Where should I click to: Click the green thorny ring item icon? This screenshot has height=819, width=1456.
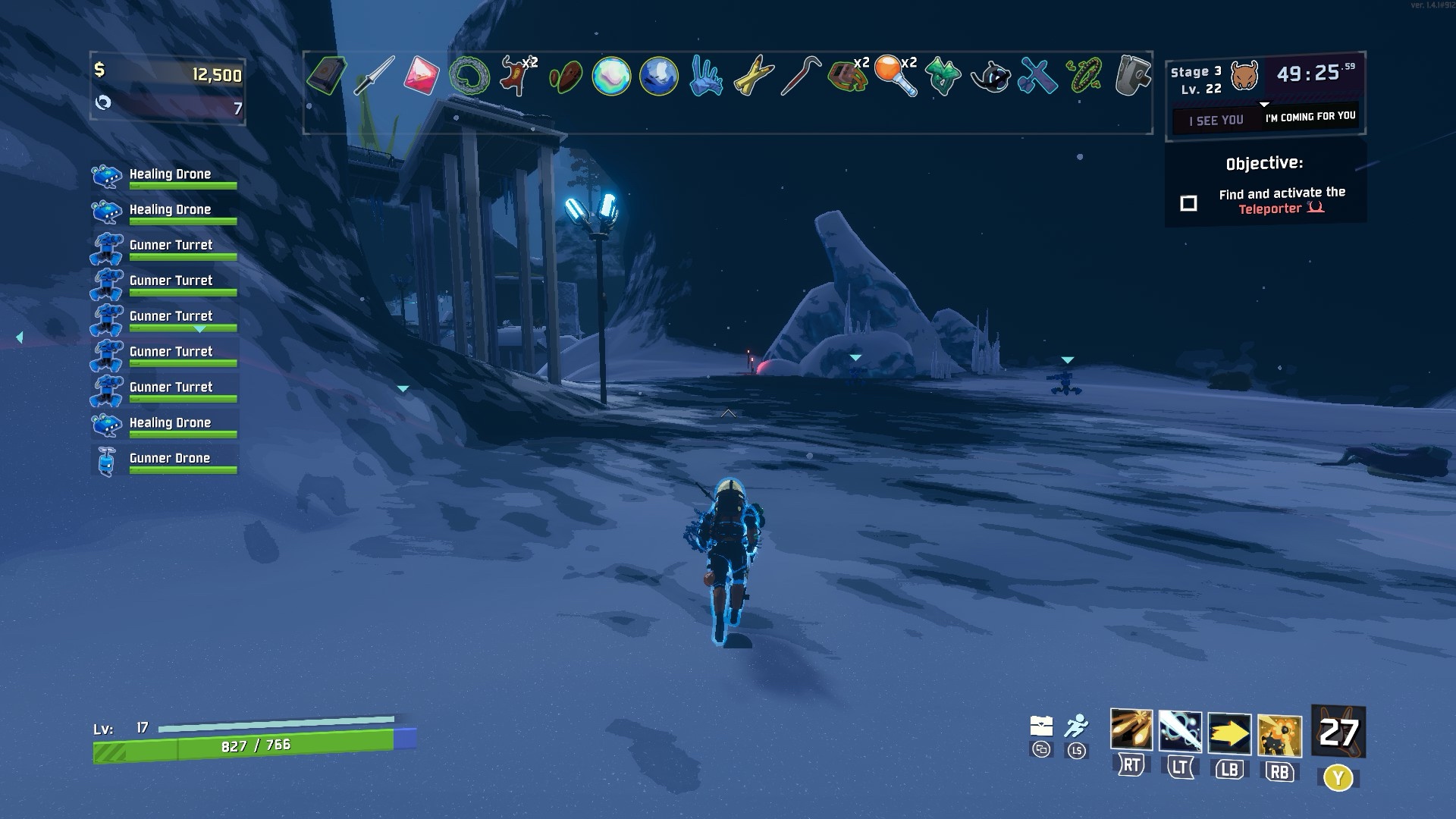point(469,76)
